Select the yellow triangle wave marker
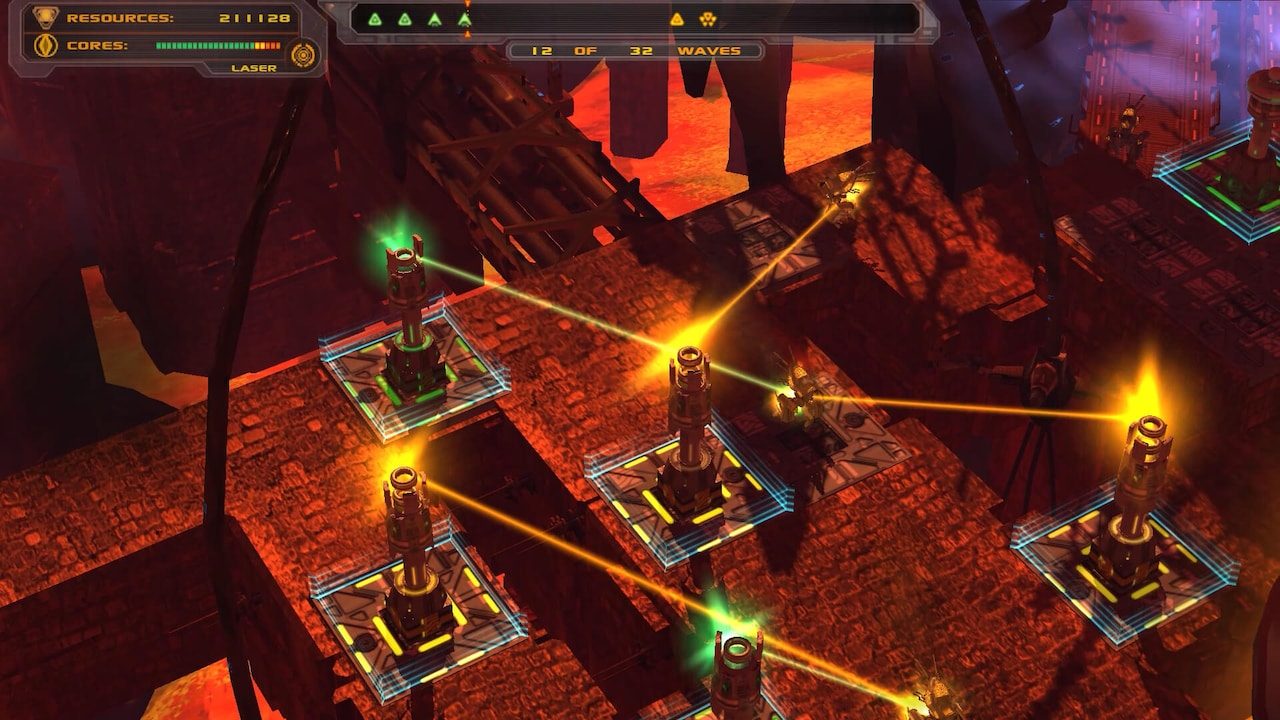1280x720 pixels. (677, 19)
